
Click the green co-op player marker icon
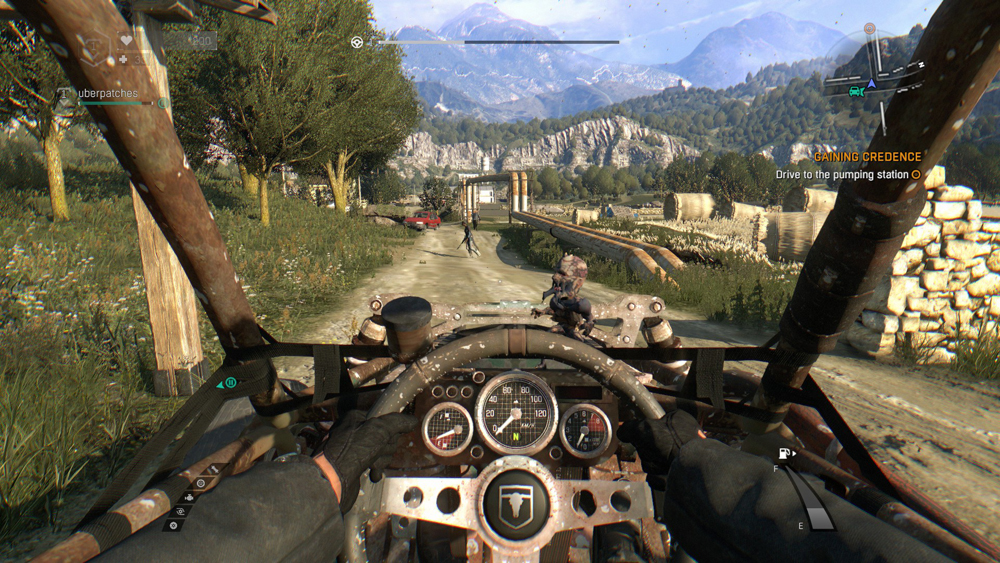[229, 382]
